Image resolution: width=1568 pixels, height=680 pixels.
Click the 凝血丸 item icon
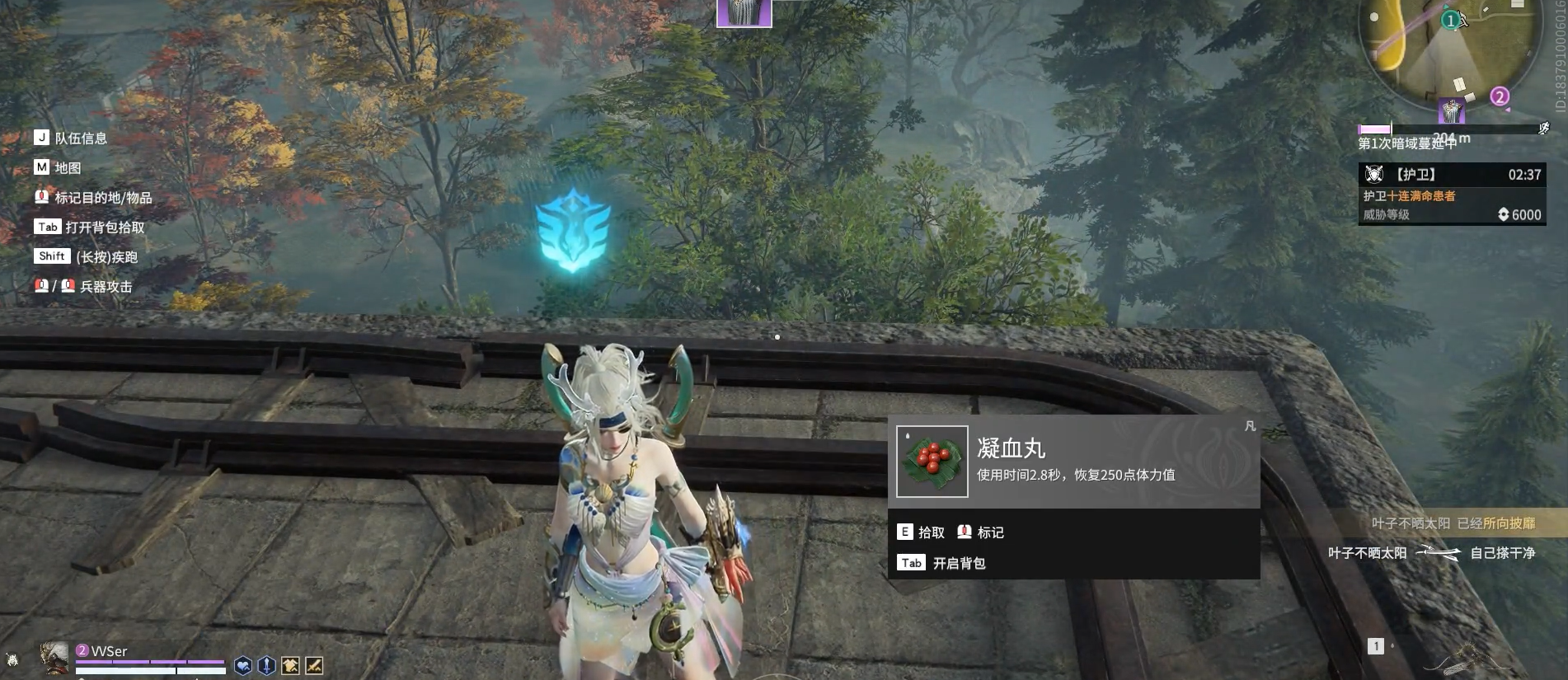pos(932,461)
